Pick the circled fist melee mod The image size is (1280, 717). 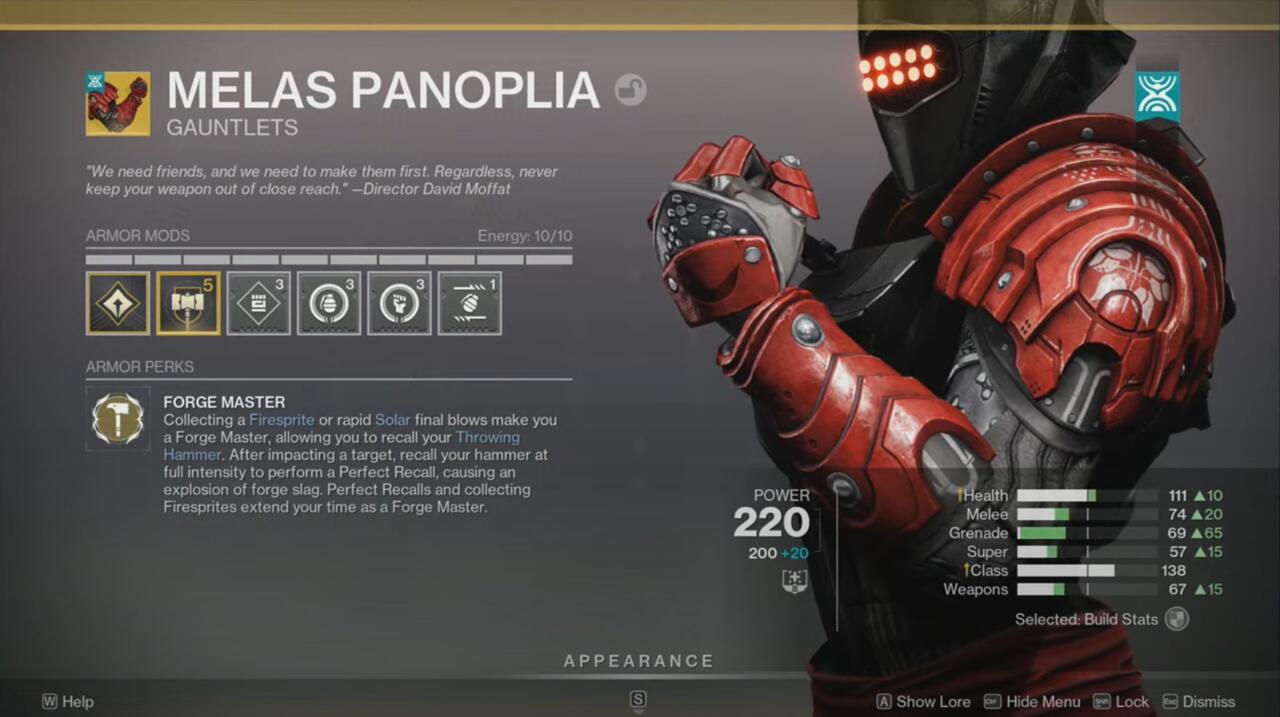399,303
